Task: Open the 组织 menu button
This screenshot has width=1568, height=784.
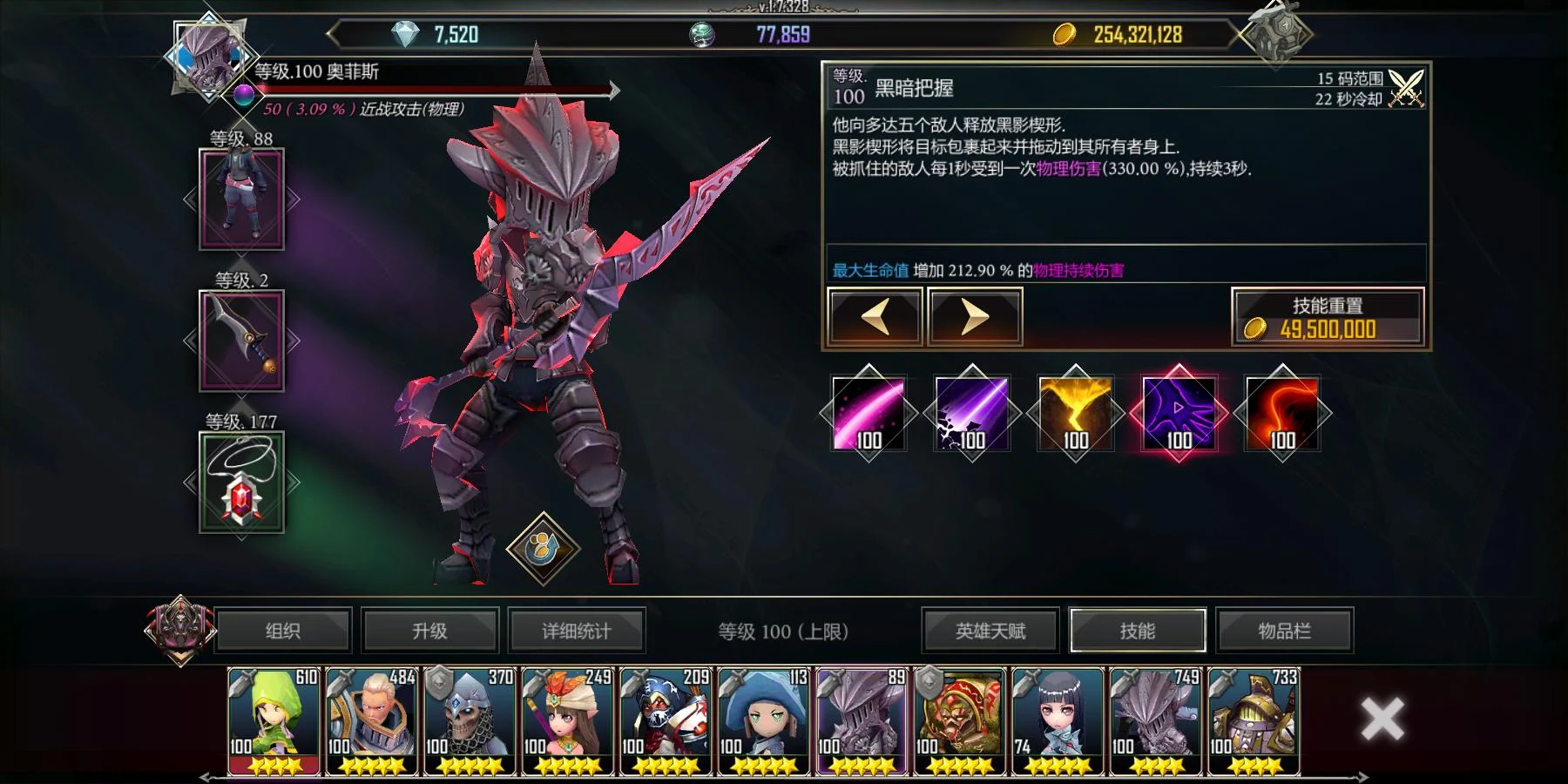Action: (x=282, y=631)
